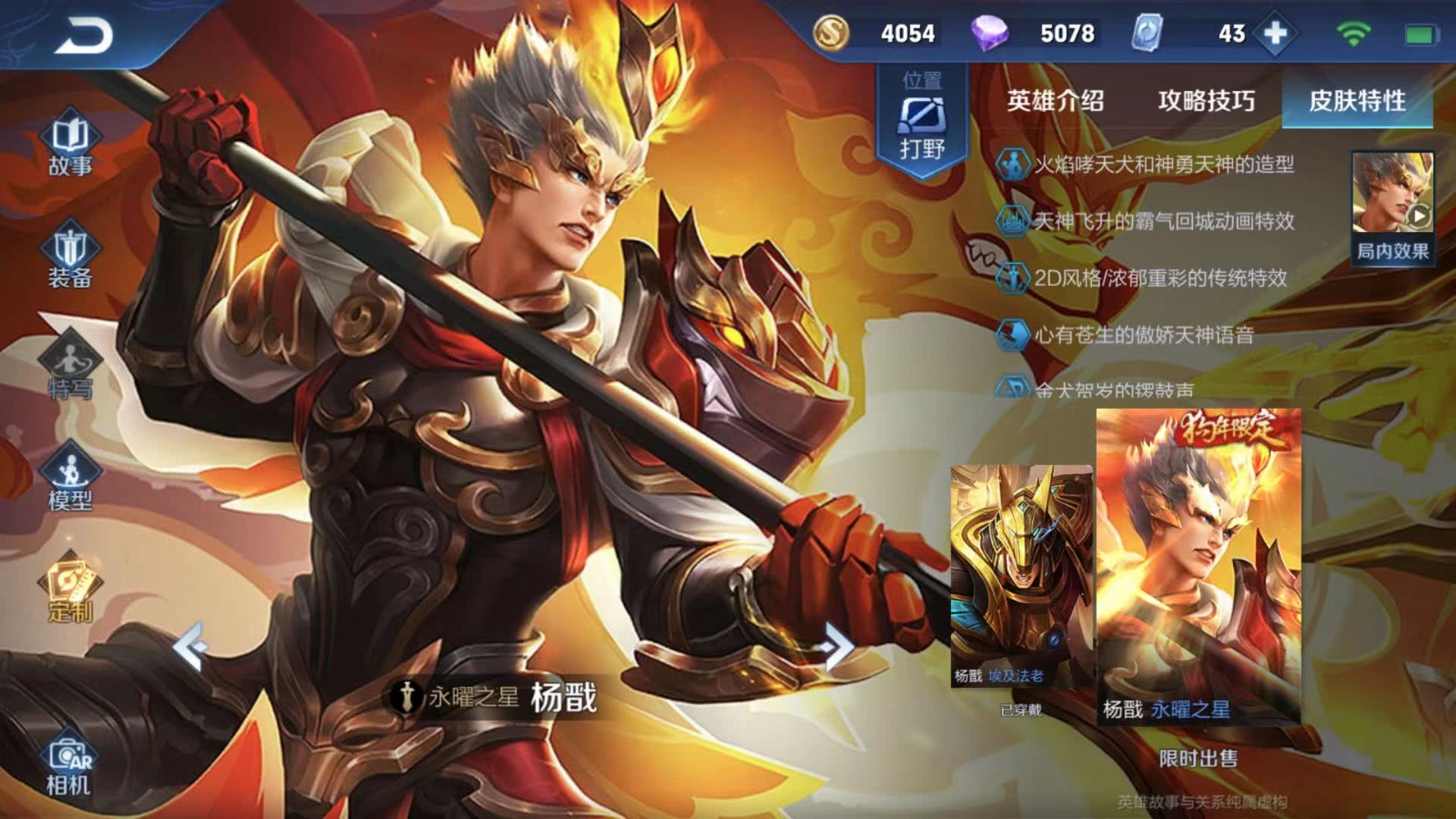The height and width of the screenshot is (819, 1456).
Task: Show previous hero with left arrow
Action: [x=190, y=646]
